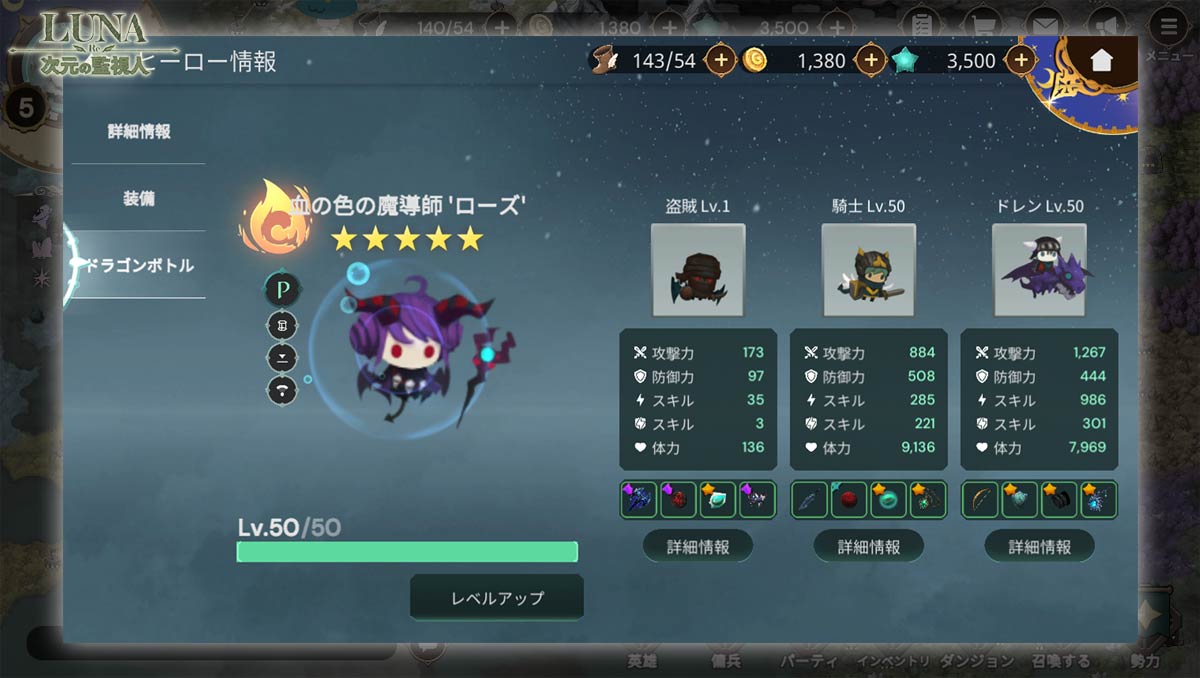1200x678 pixels.
Task: Open the メニュー hamburger button
Action: (x=1168, y=27)
